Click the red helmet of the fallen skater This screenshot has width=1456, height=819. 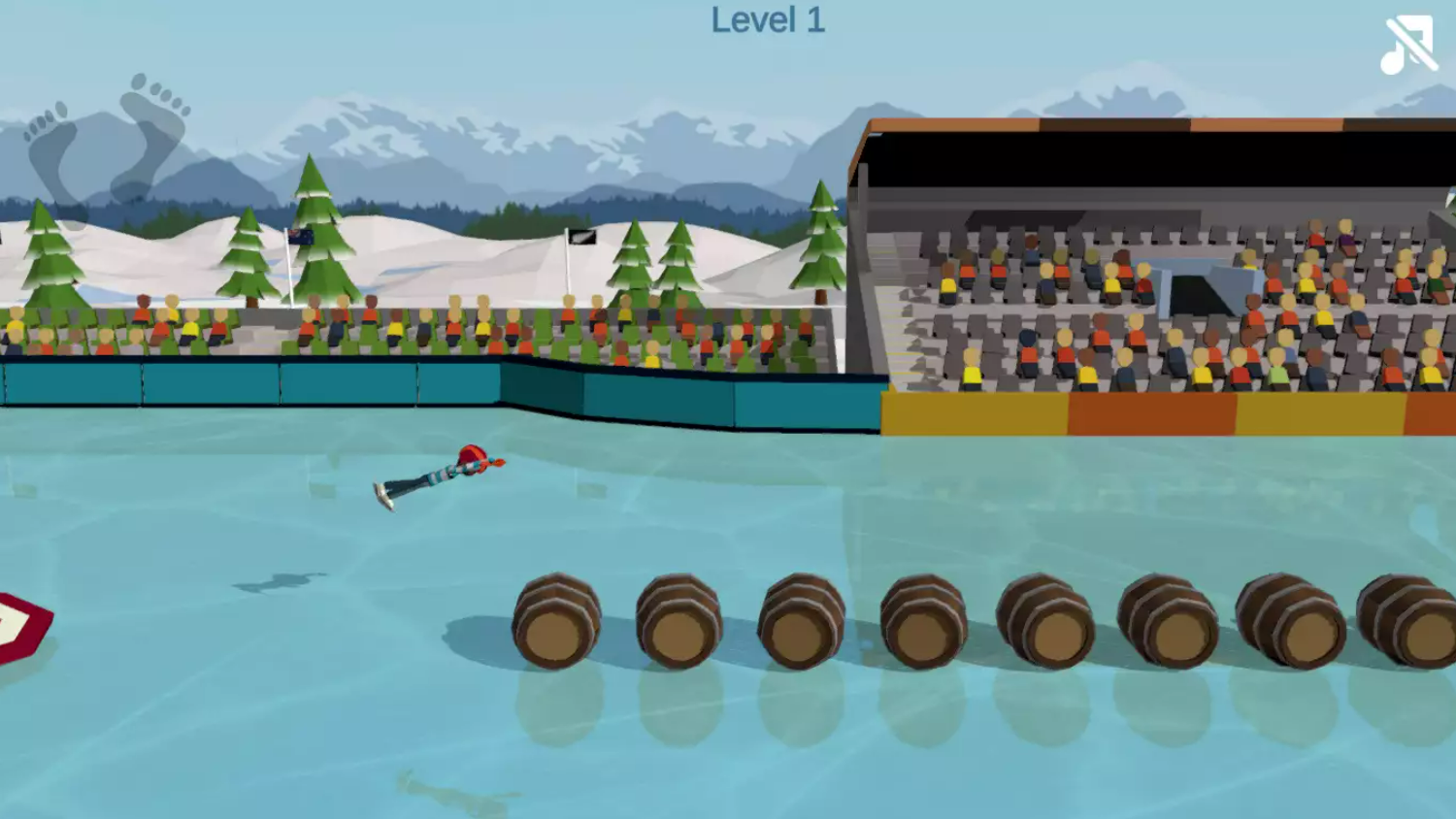point(473,456)
